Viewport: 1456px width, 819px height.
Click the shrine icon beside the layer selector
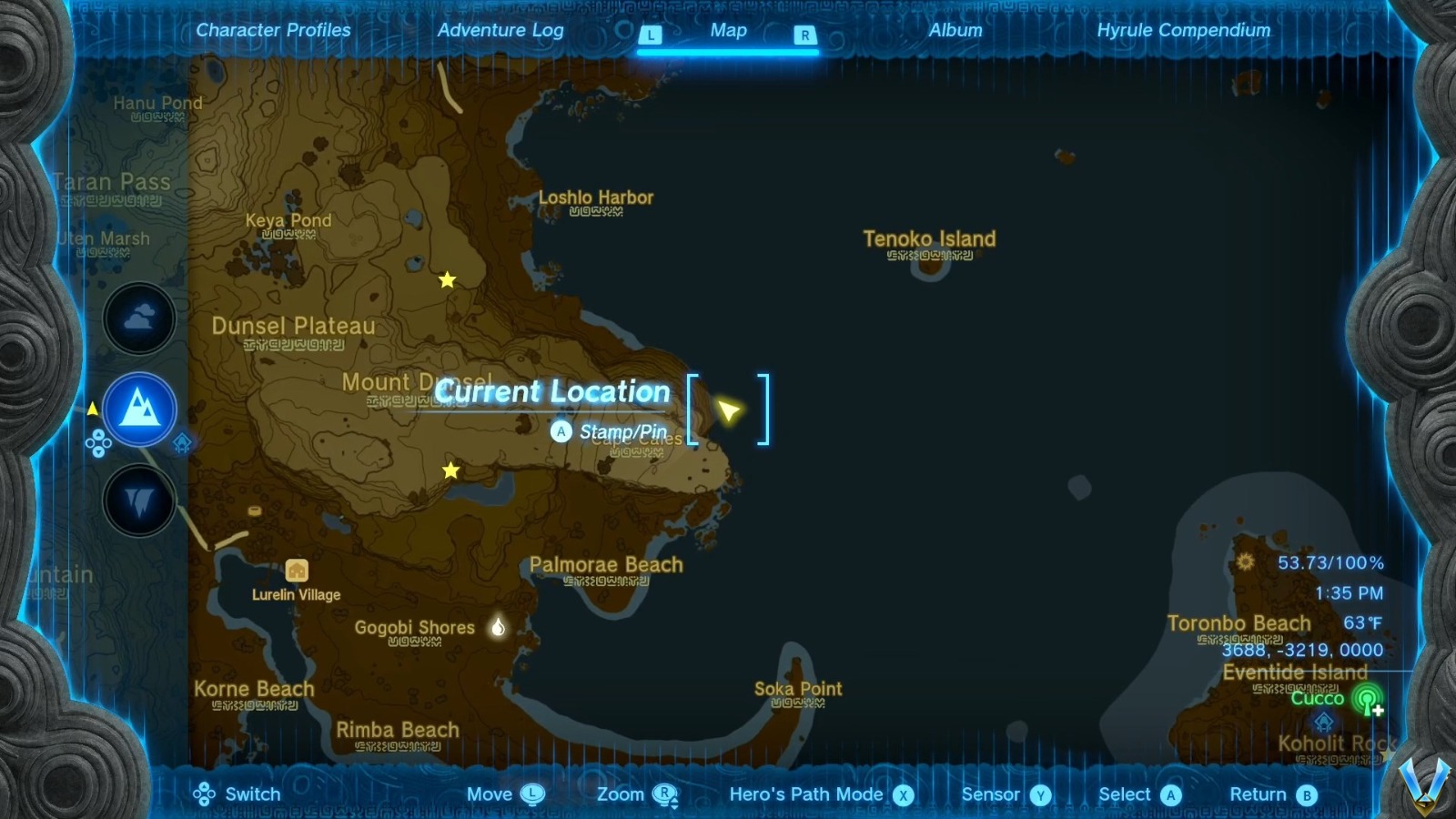(182, 442)
